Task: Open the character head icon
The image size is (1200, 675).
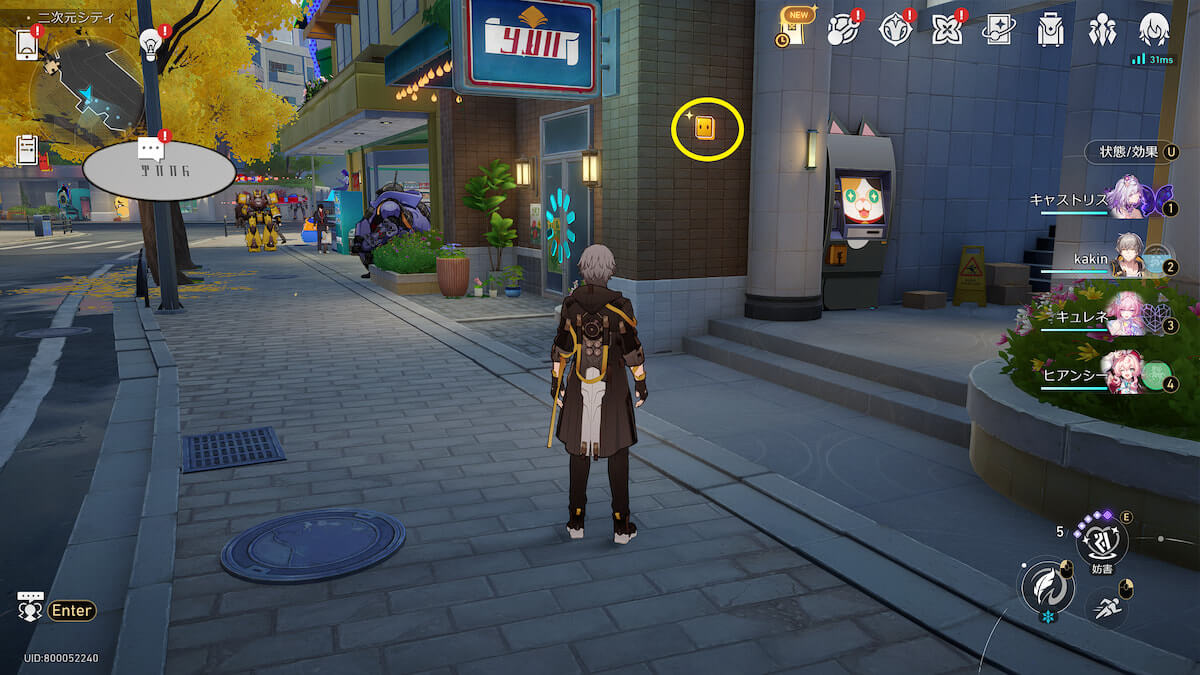Action: click(x=1154, y=30)
